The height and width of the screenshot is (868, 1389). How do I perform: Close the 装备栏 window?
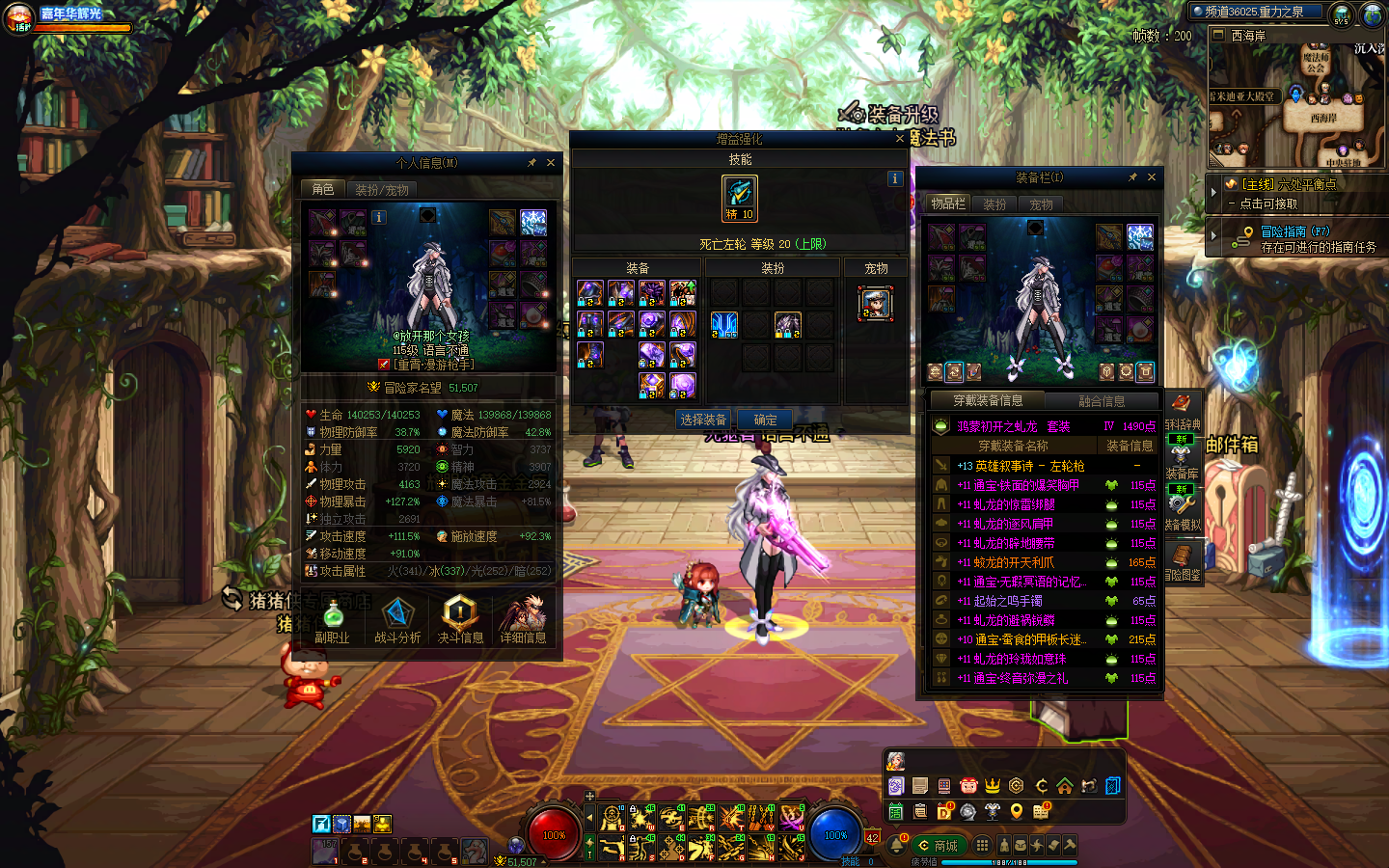tap(1151, 177)
